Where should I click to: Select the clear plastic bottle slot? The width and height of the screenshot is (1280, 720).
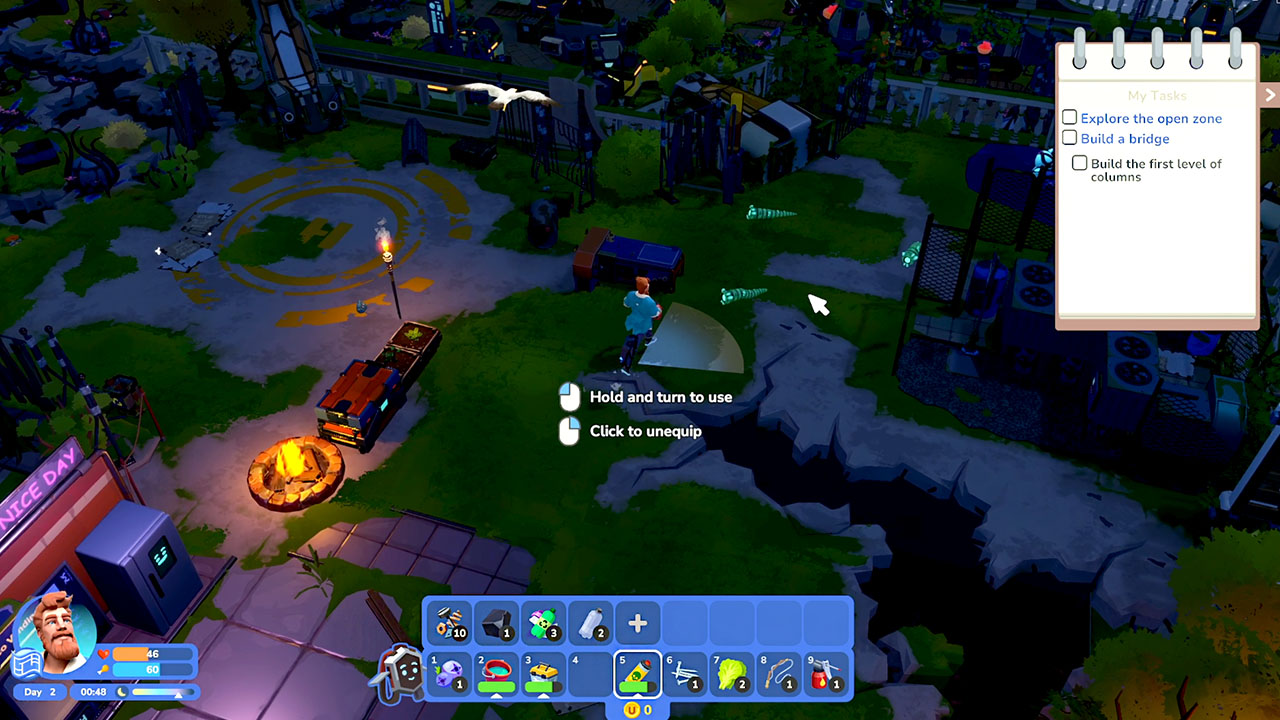coord(590,624)
